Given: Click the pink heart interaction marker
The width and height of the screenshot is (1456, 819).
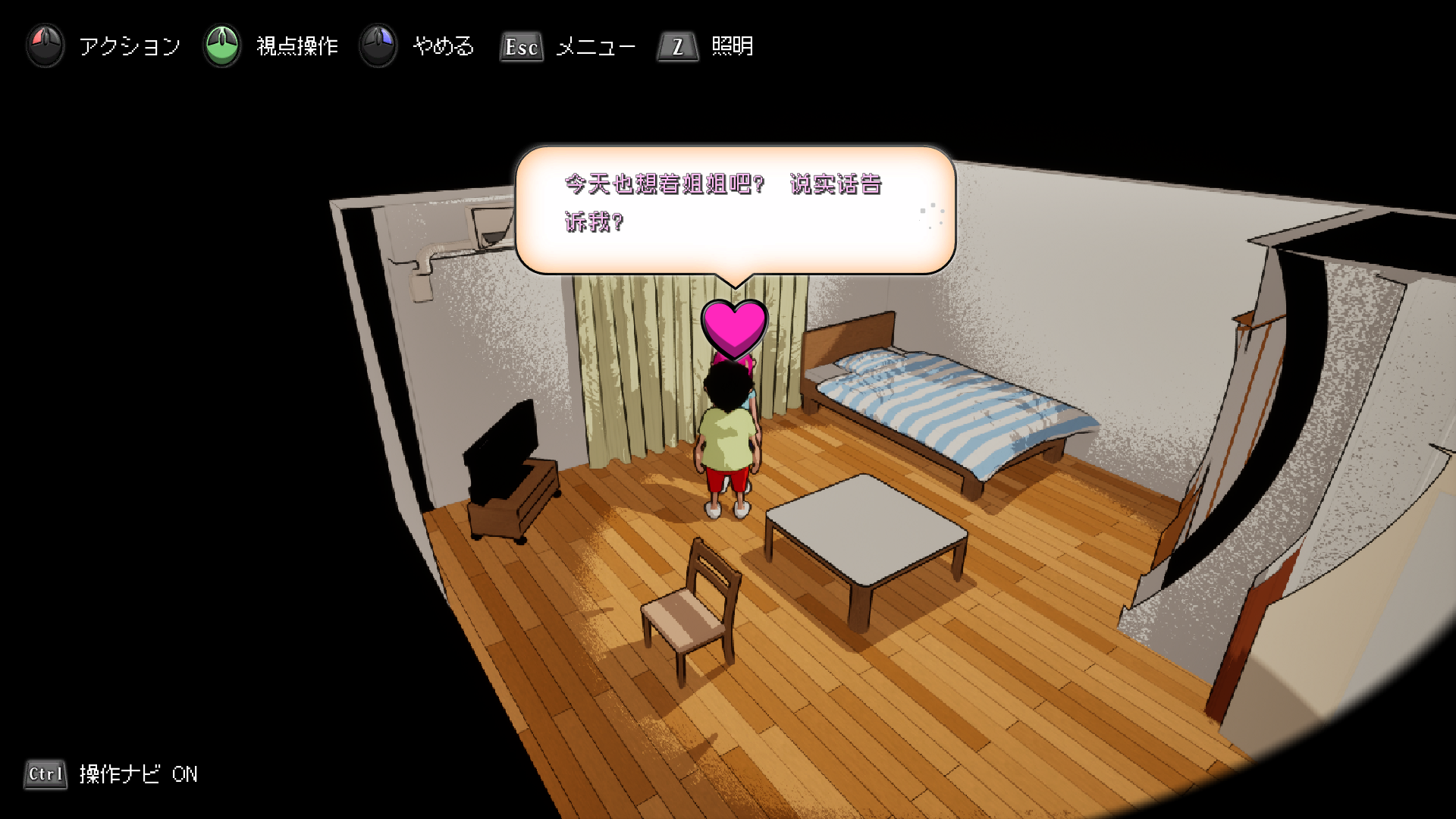Looking at the screenshot, I should point(734,328).
